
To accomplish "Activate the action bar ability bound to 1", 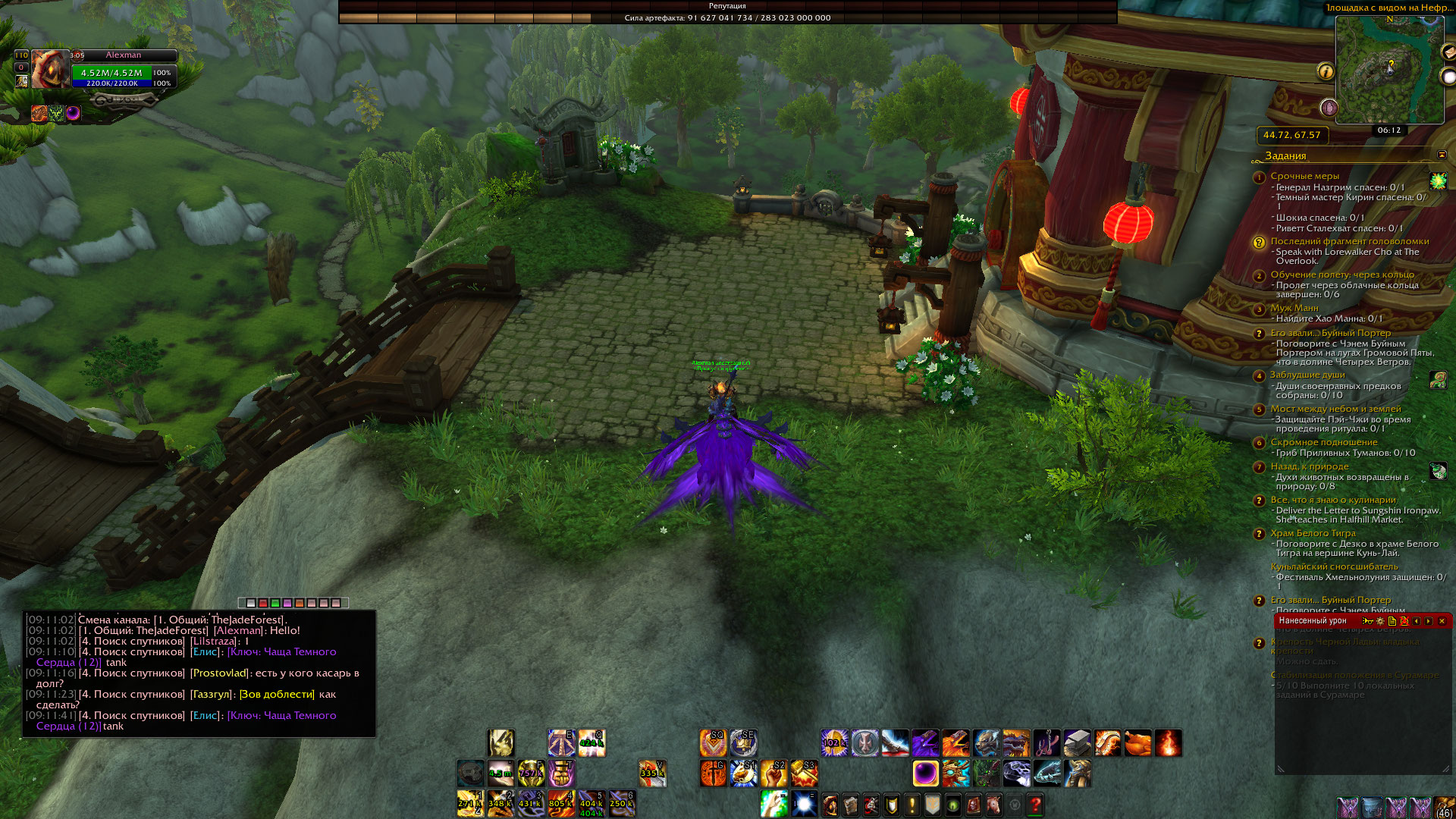I will pos(470,804).
